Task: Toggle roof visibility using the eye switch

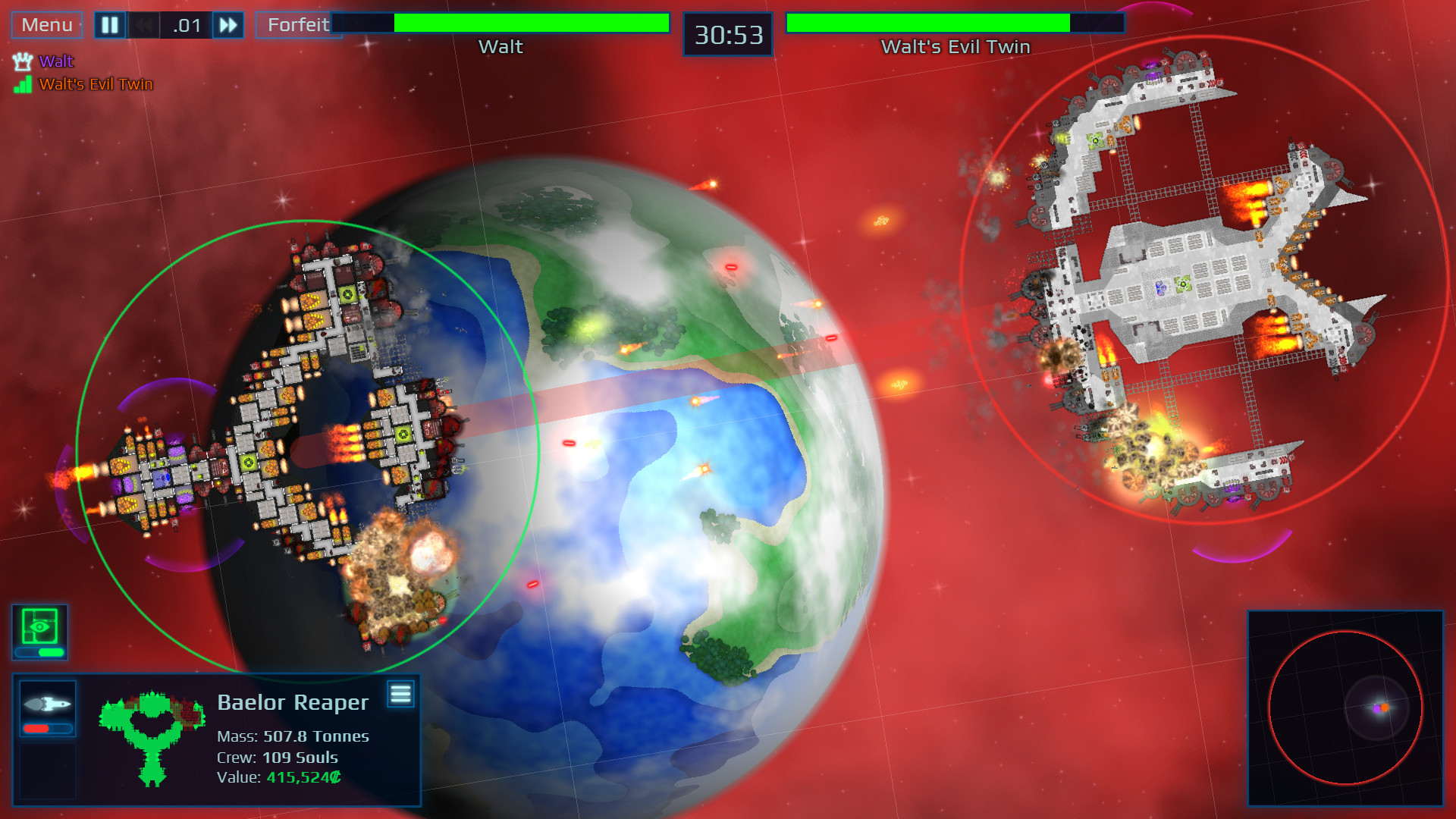Action: click(x=39, y=626)
